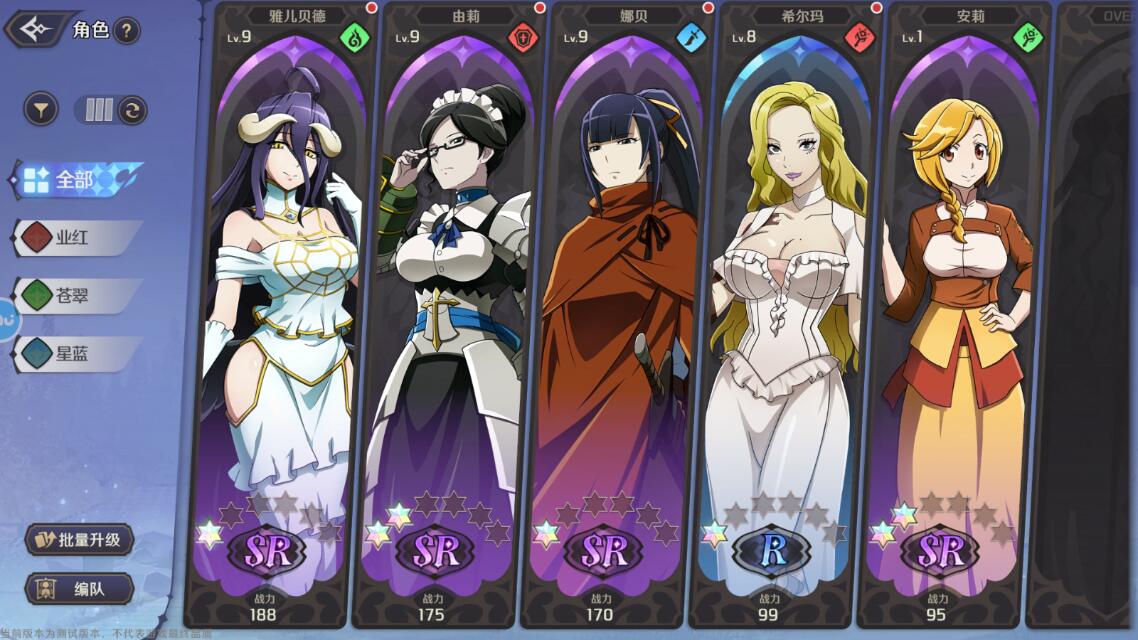Image resolution: width=1138 pixels, height=640 pixels.
Task: Open the question mark help icon
Action: tap(126, 30)
